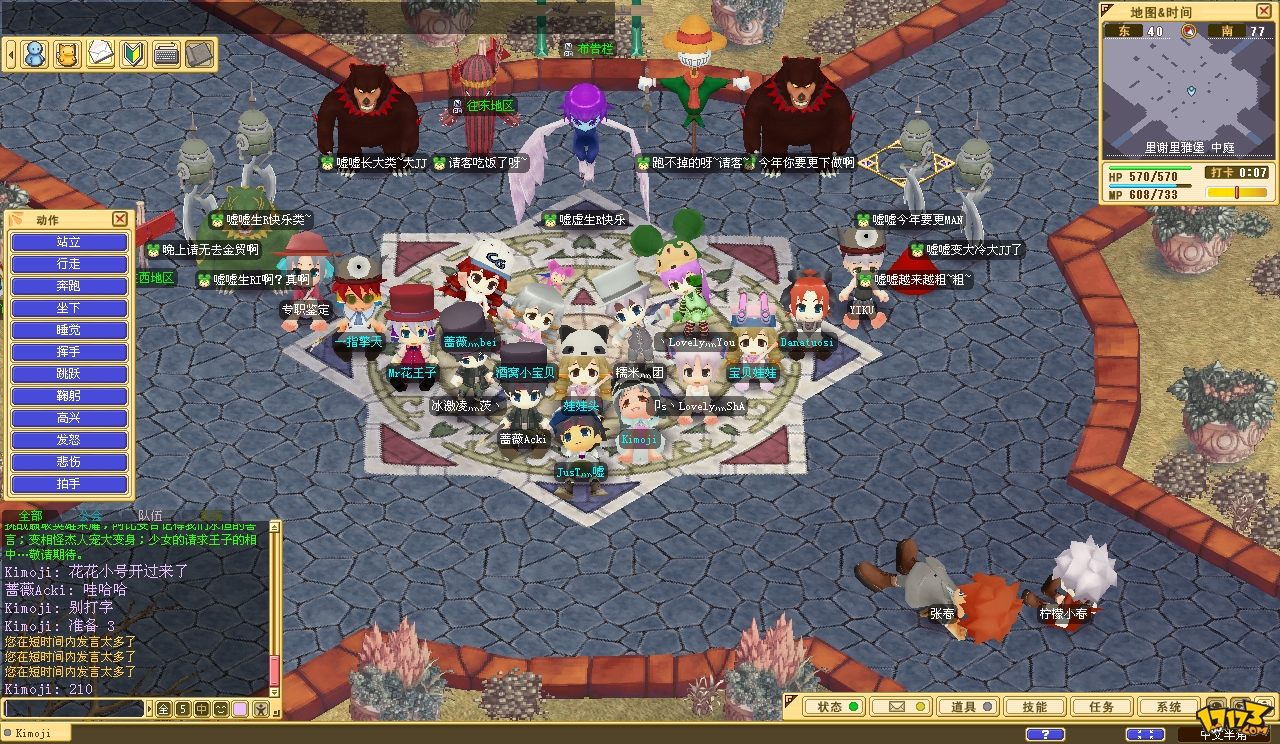Click the keyboard shortcut icon
Screen dimensions: 1280x744
pos(166,53)
